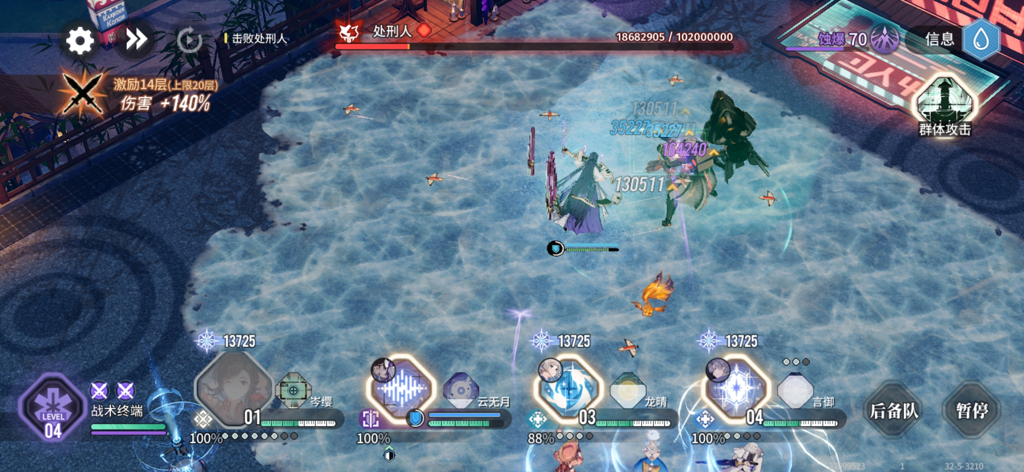Open the 后备队 reserve team
The width and height of the screenshot is (1024, 472).
pyautogui.click(x=892, y=410)
